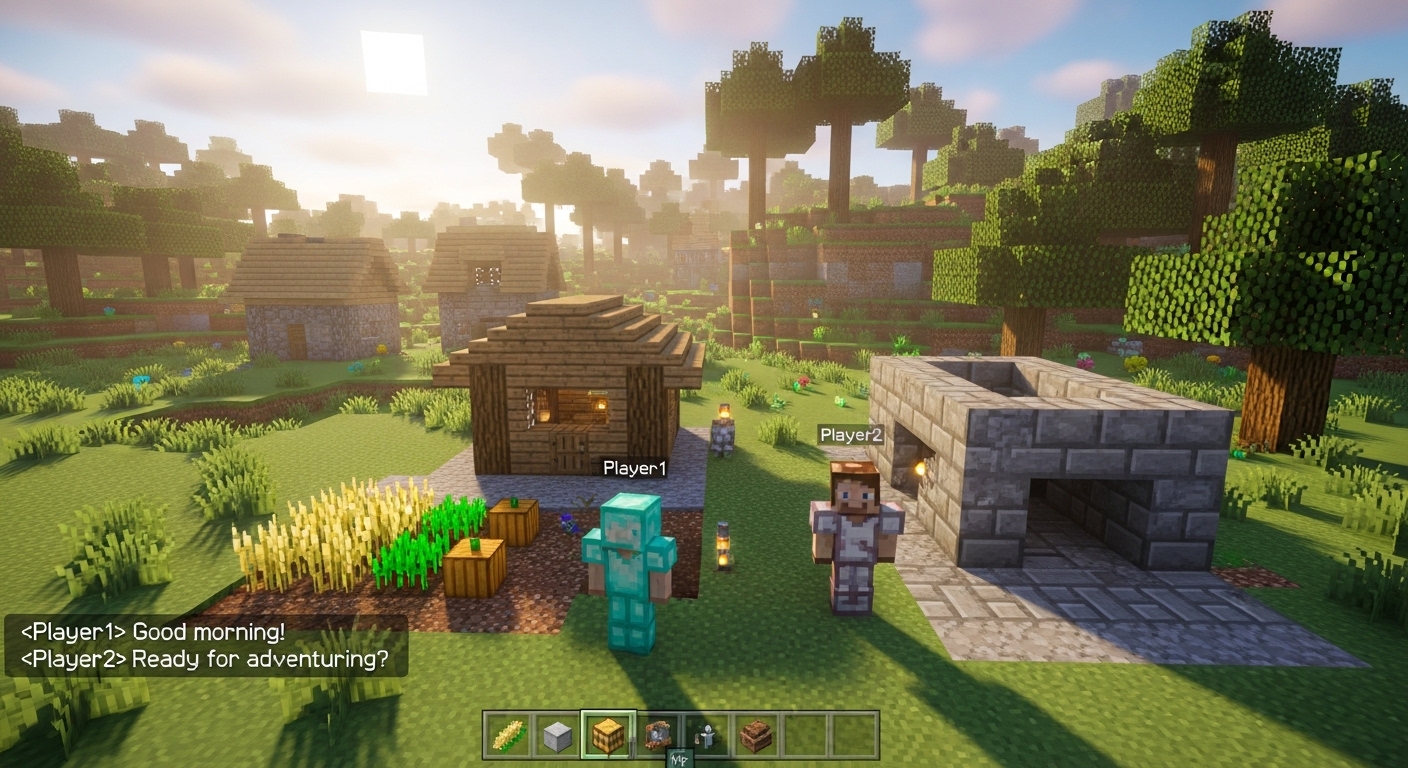
Task: Click the wooden door of the house
Action: [x=570, y=455]
